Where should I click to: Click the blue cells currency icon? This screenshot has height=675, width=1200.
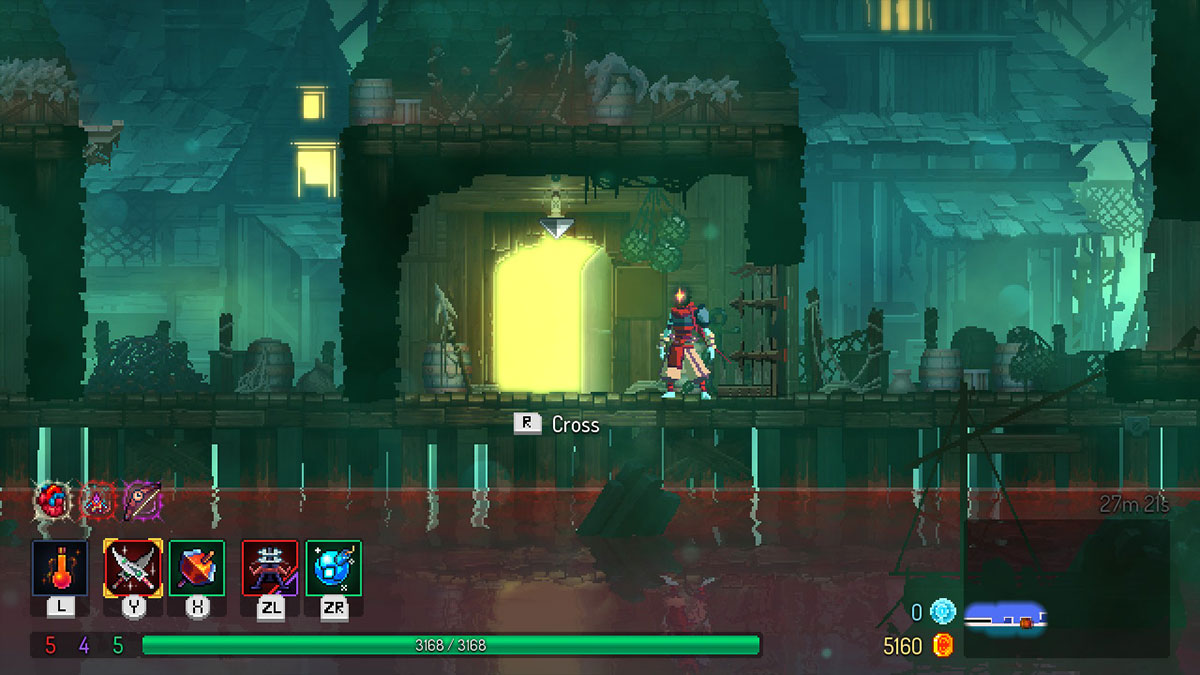click(x=942, y=612)
